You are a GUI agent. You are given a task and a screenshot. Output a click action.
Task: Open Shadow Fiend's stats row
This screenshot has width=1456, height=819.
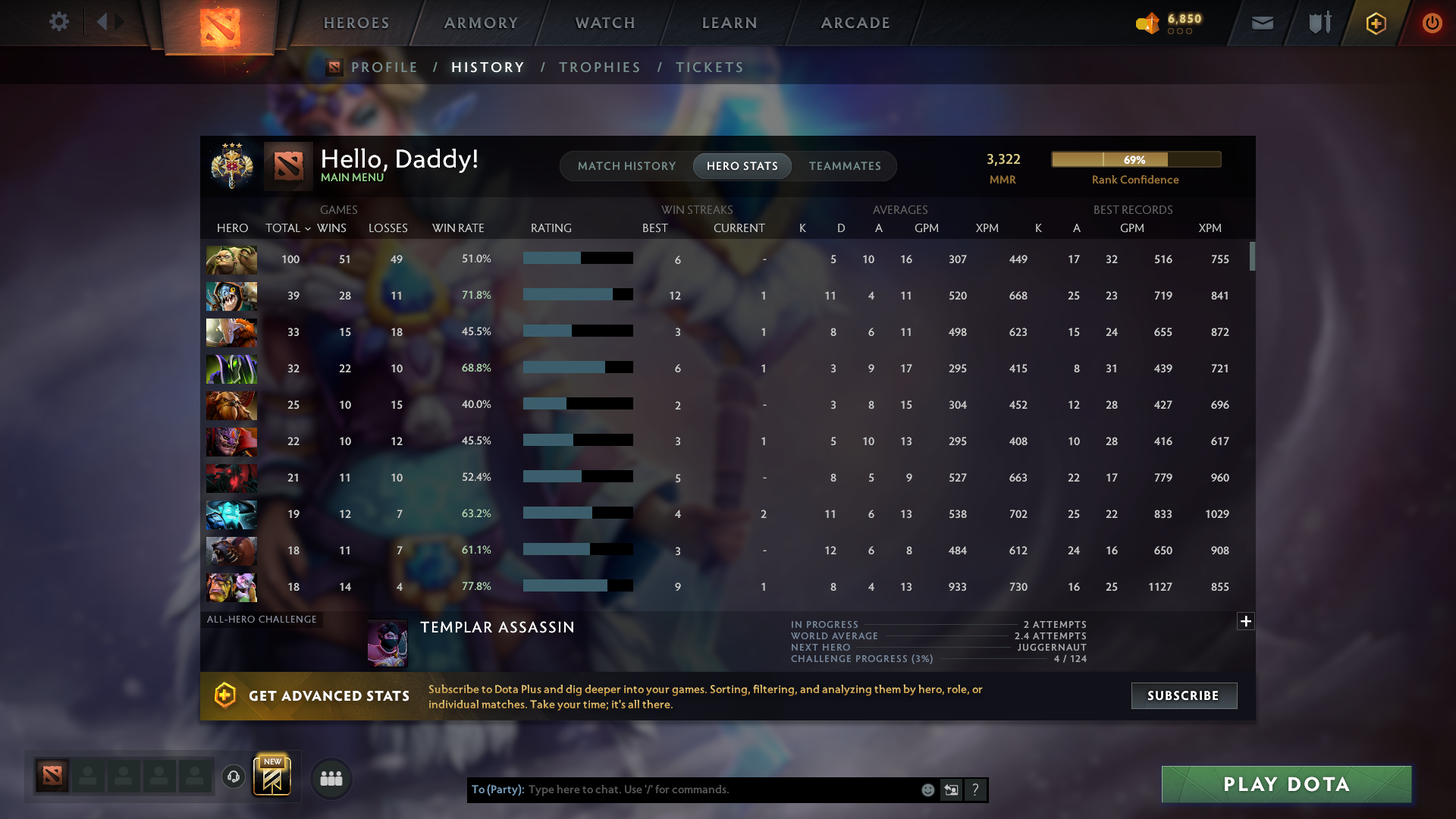click(x=231, y=478)
